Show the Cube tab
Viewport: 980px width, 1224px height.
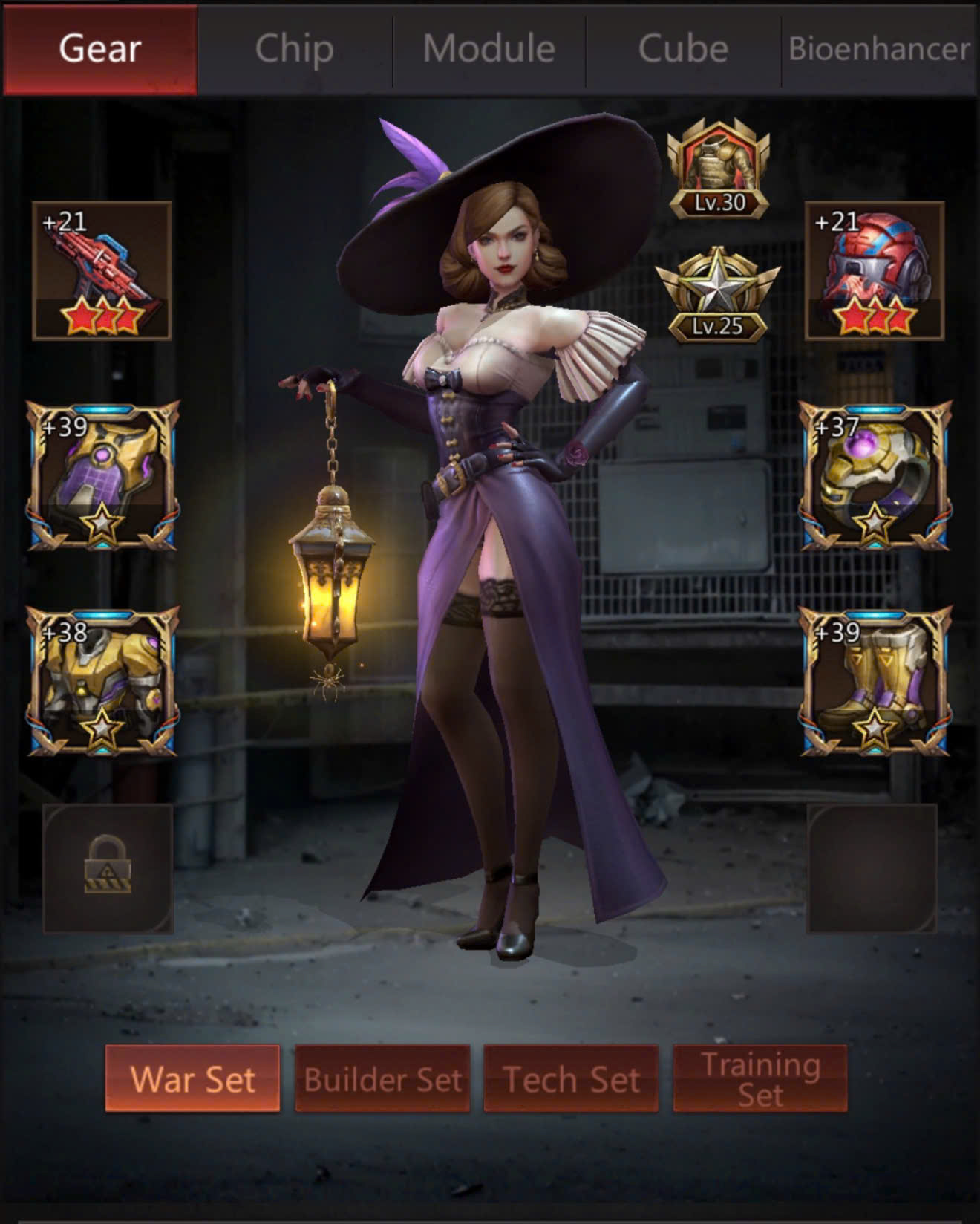pyautogui.click(x=683, y=49)
